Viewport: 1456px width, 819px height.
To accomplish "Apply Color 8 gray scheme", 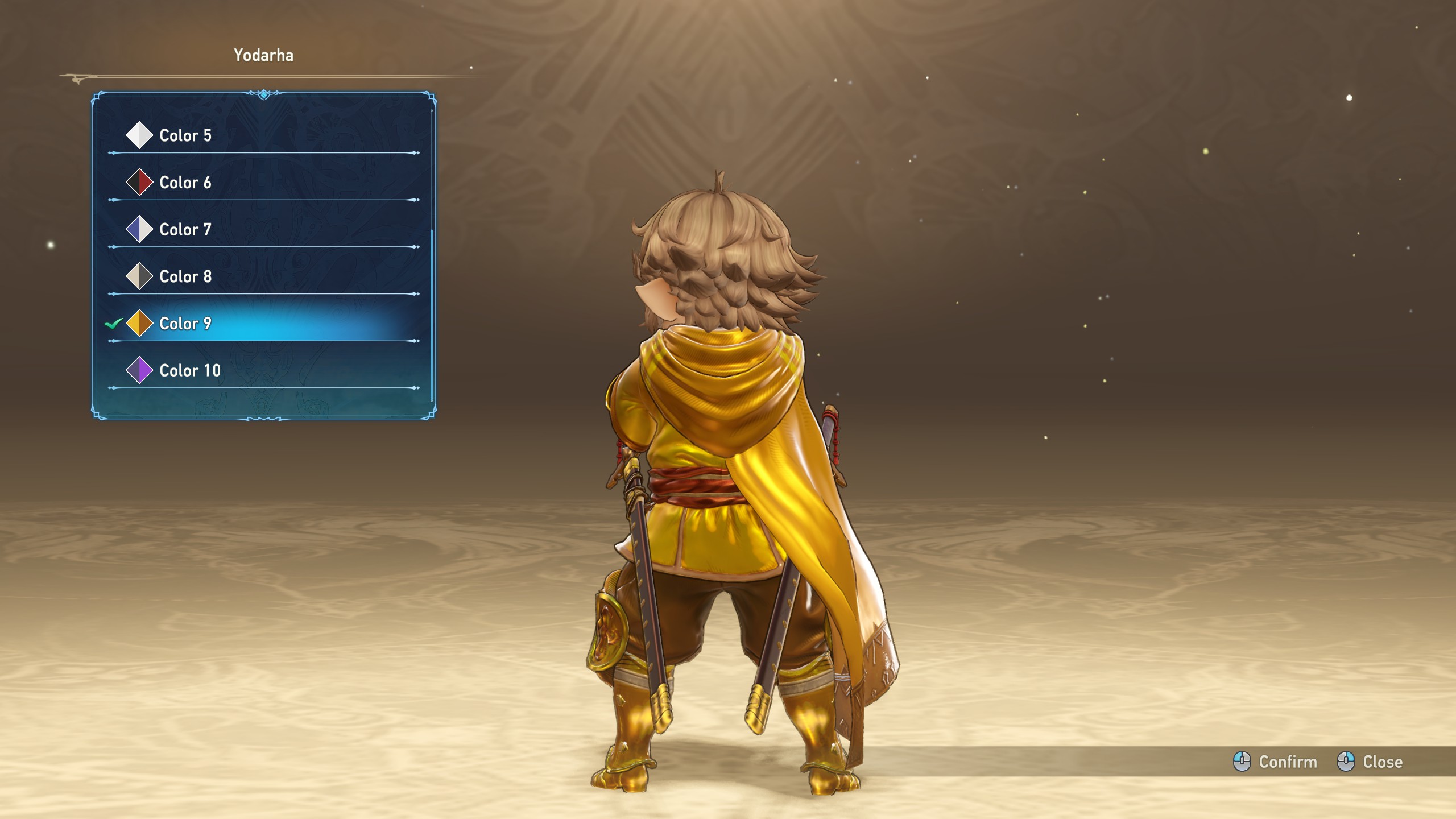I will click(x=185, y=276).
